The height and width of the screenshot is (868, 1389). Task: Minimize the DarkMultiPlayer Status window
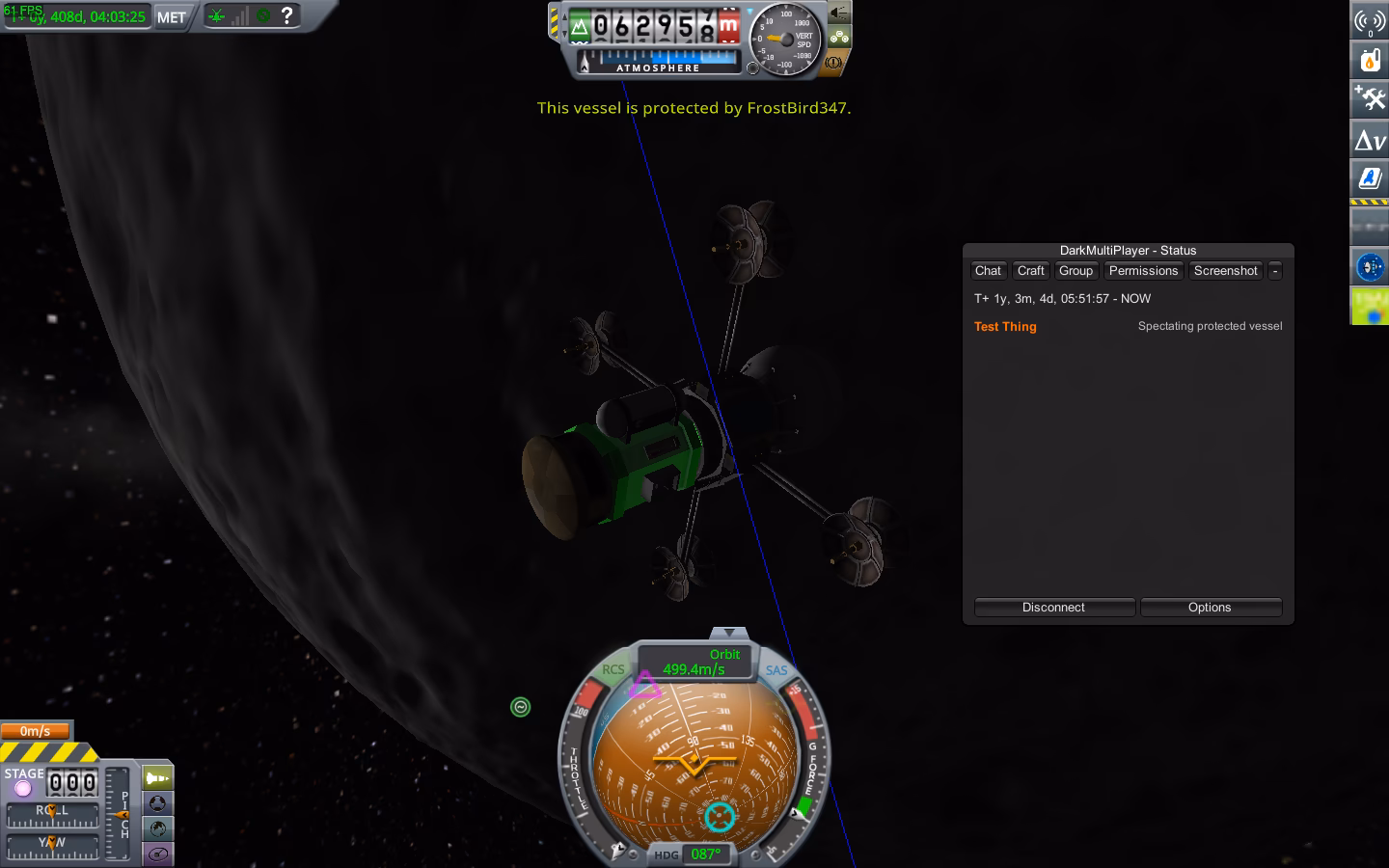pos(1275,271)
